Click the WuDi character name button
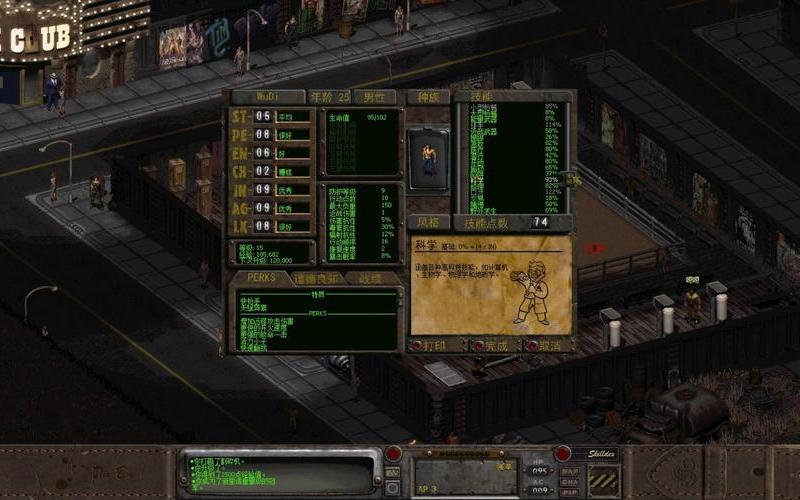 click(x=268, y=97)
